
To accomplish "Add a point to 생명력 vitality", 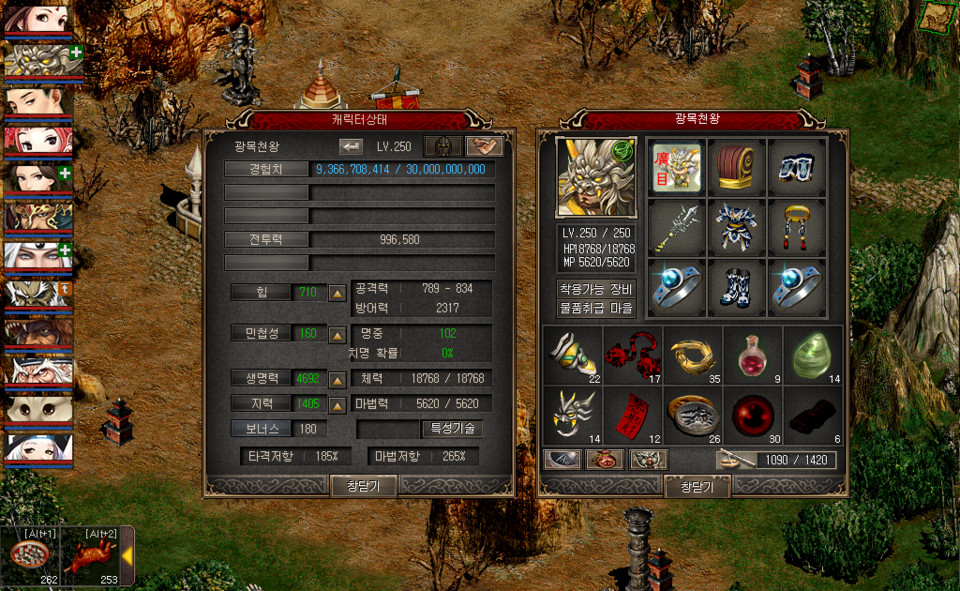I will [338, 380].
